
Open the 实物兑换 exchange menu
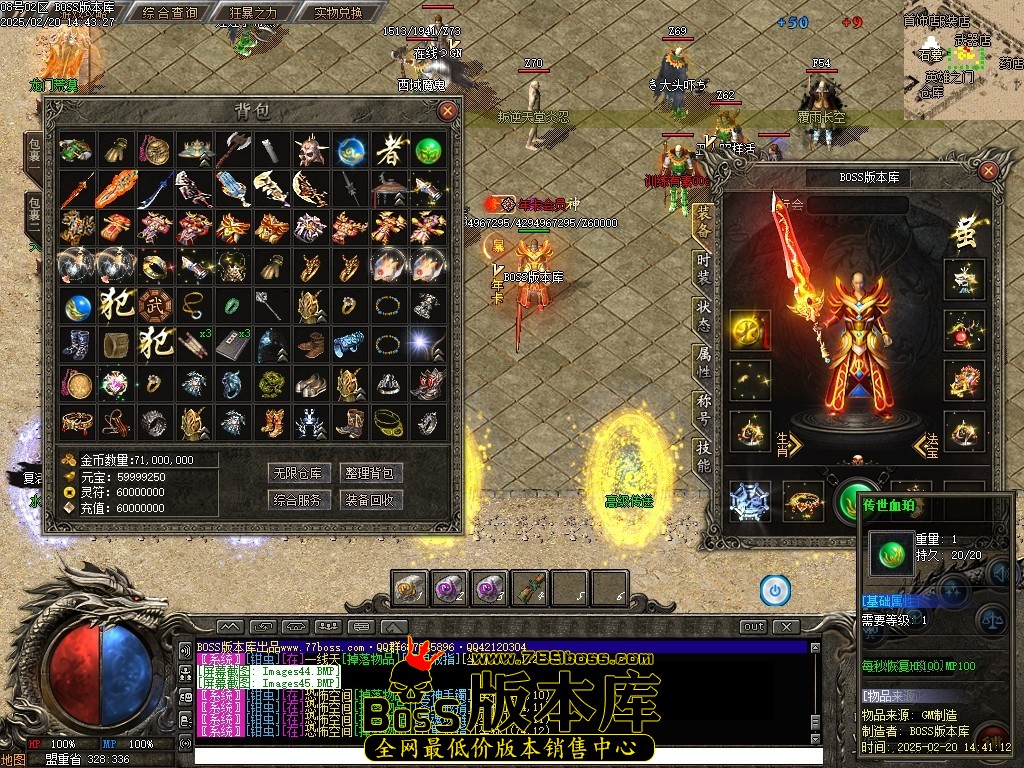coord(324,13)
